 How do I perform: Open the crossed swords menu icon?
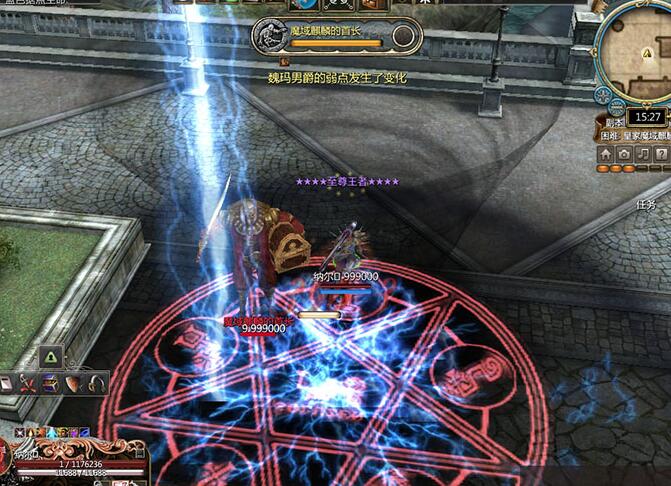coord(27,383)
